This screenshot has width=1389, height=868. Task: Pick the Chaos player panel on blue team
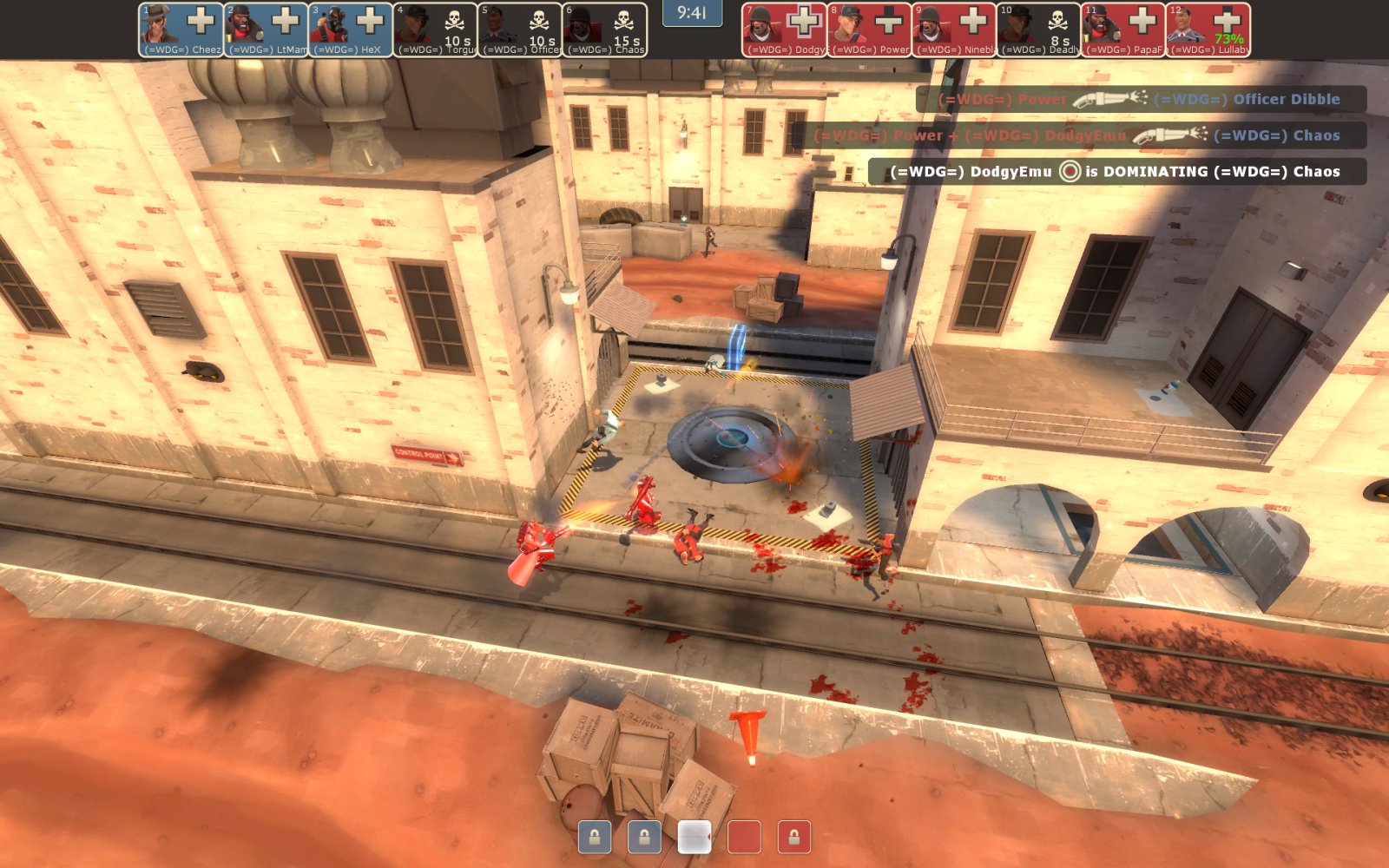coord(606,30)
